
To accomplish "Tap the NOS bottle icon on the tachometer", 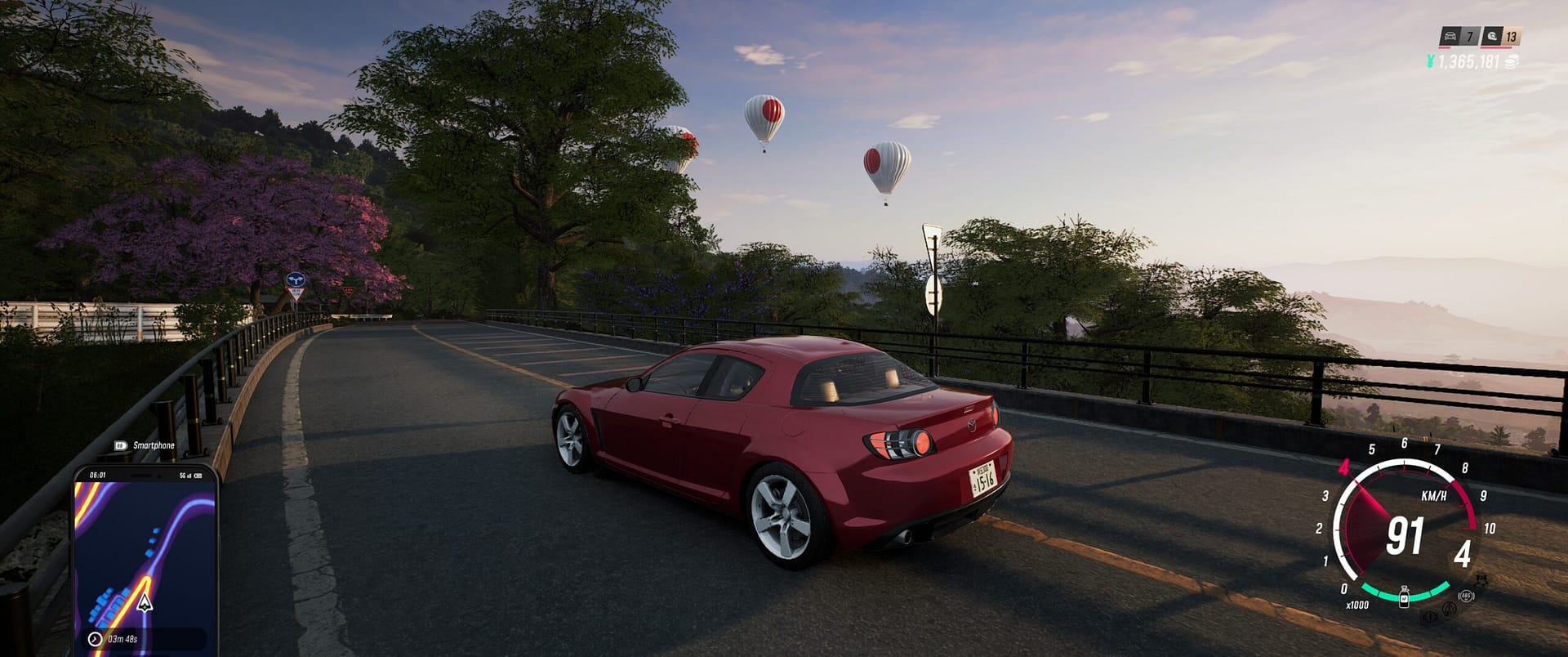I will pyautogui.click(x=1404, y=597).
